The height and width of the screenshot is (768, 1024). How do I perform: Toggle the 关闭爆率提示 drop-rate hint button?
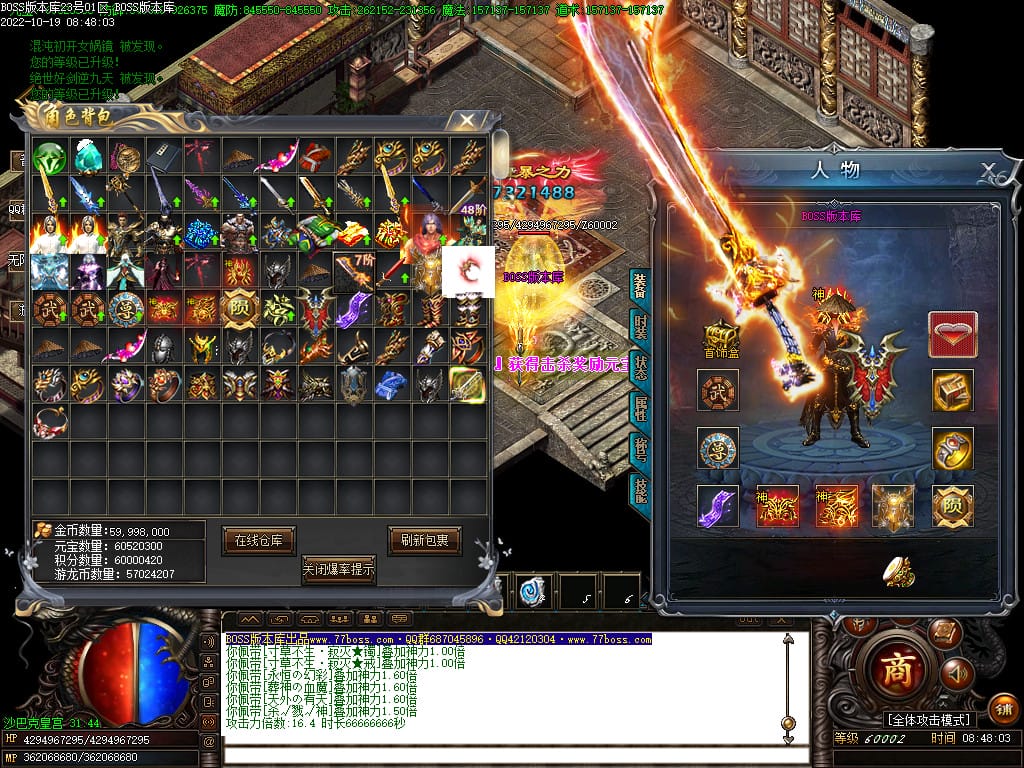coord(340,569)
